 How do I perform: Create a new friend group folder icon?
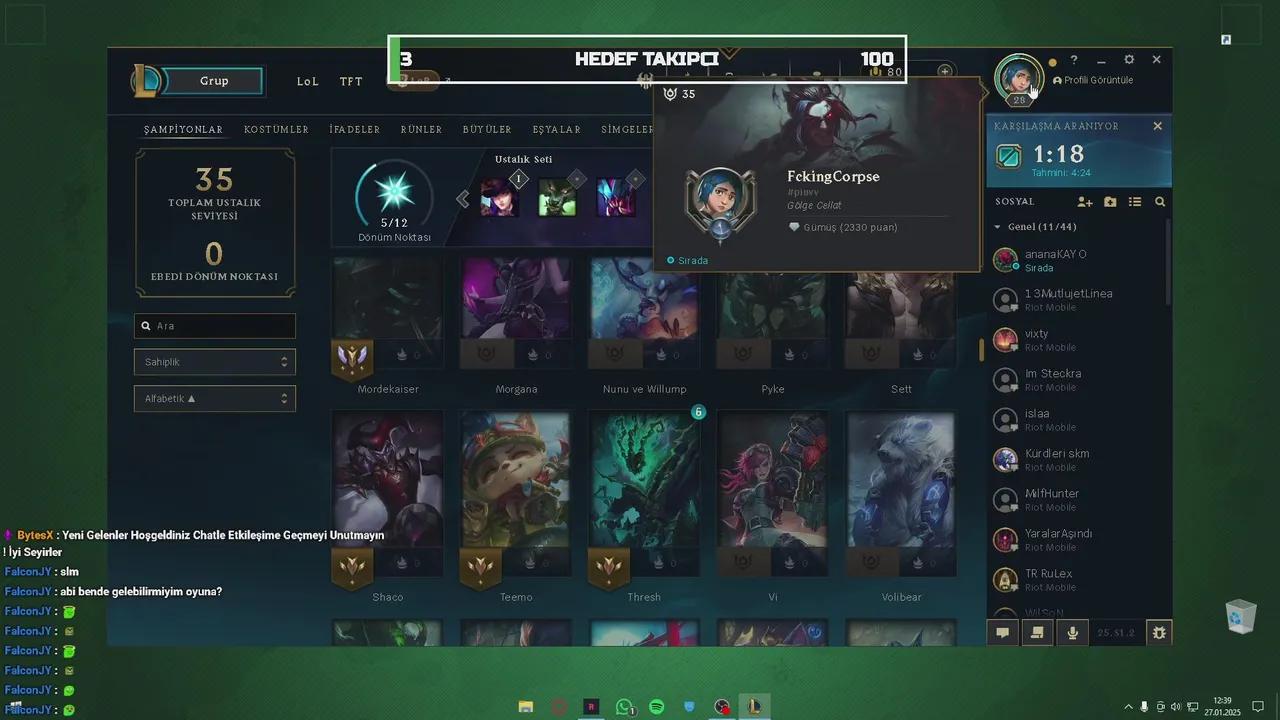click(x=1110, y=201)
